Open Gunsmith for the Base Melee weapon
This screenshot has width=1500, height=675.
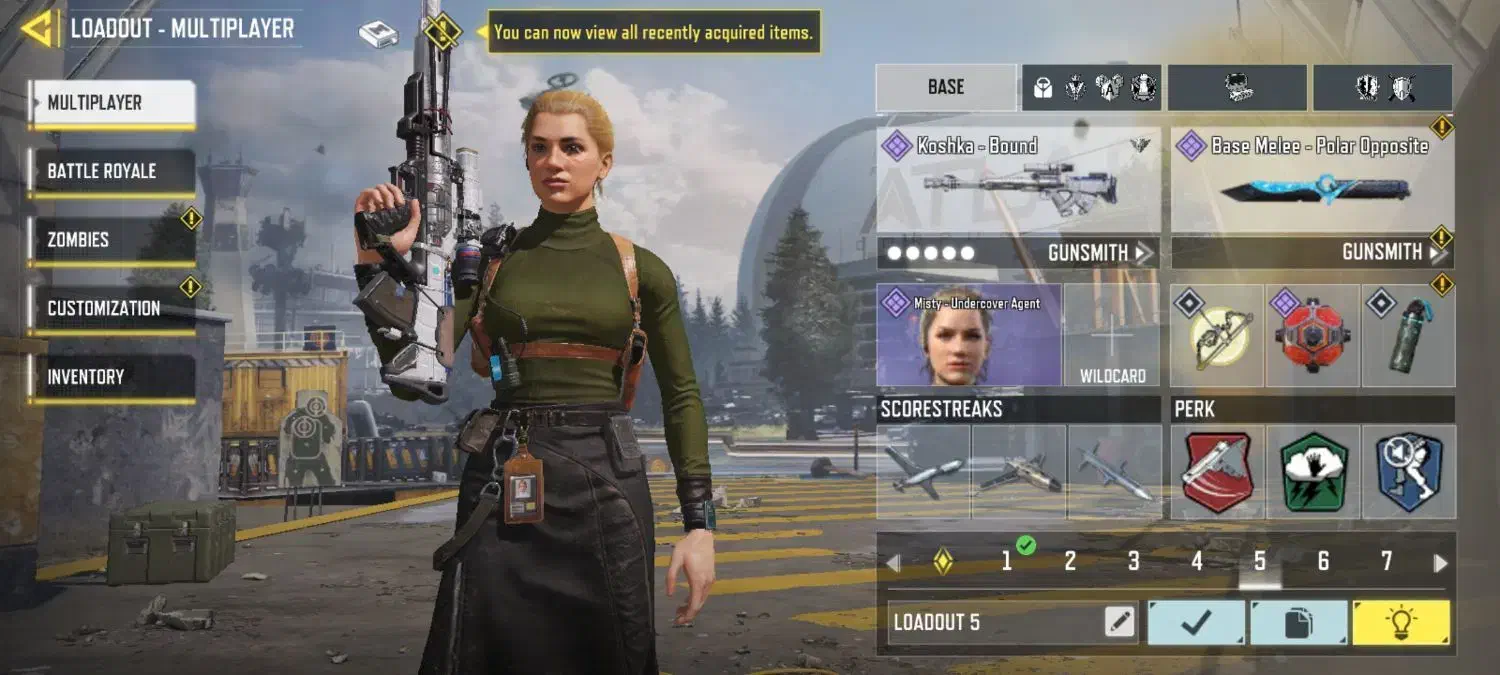tap(1392, 253)
